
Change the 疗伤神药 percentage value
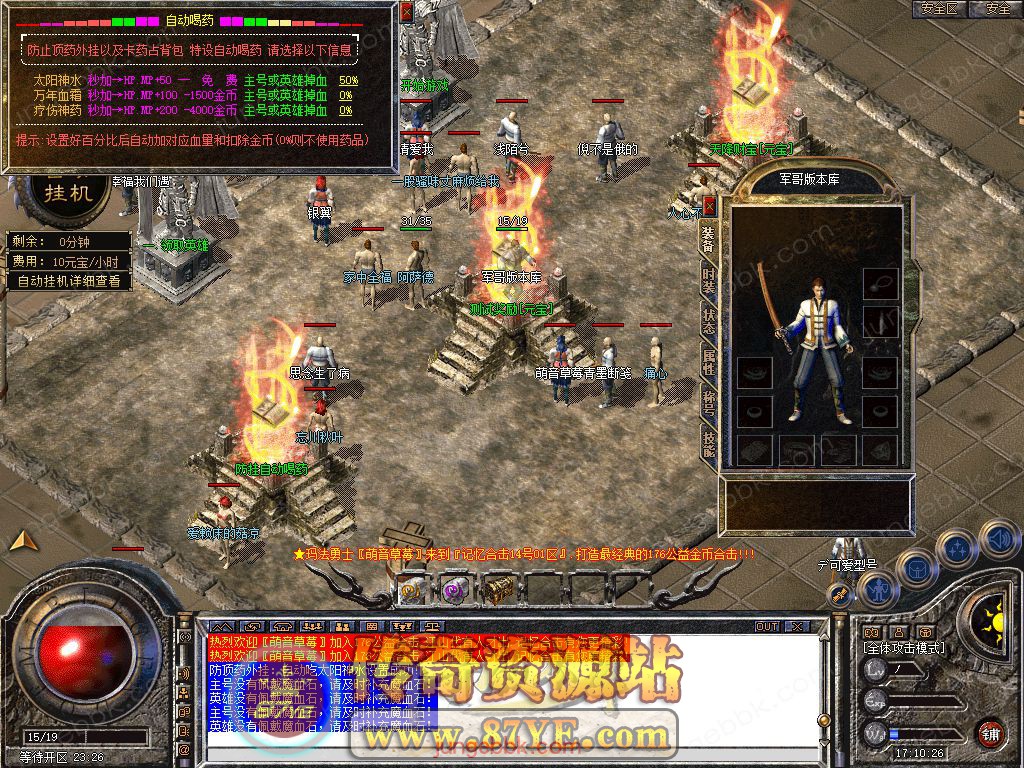[346, 110]
